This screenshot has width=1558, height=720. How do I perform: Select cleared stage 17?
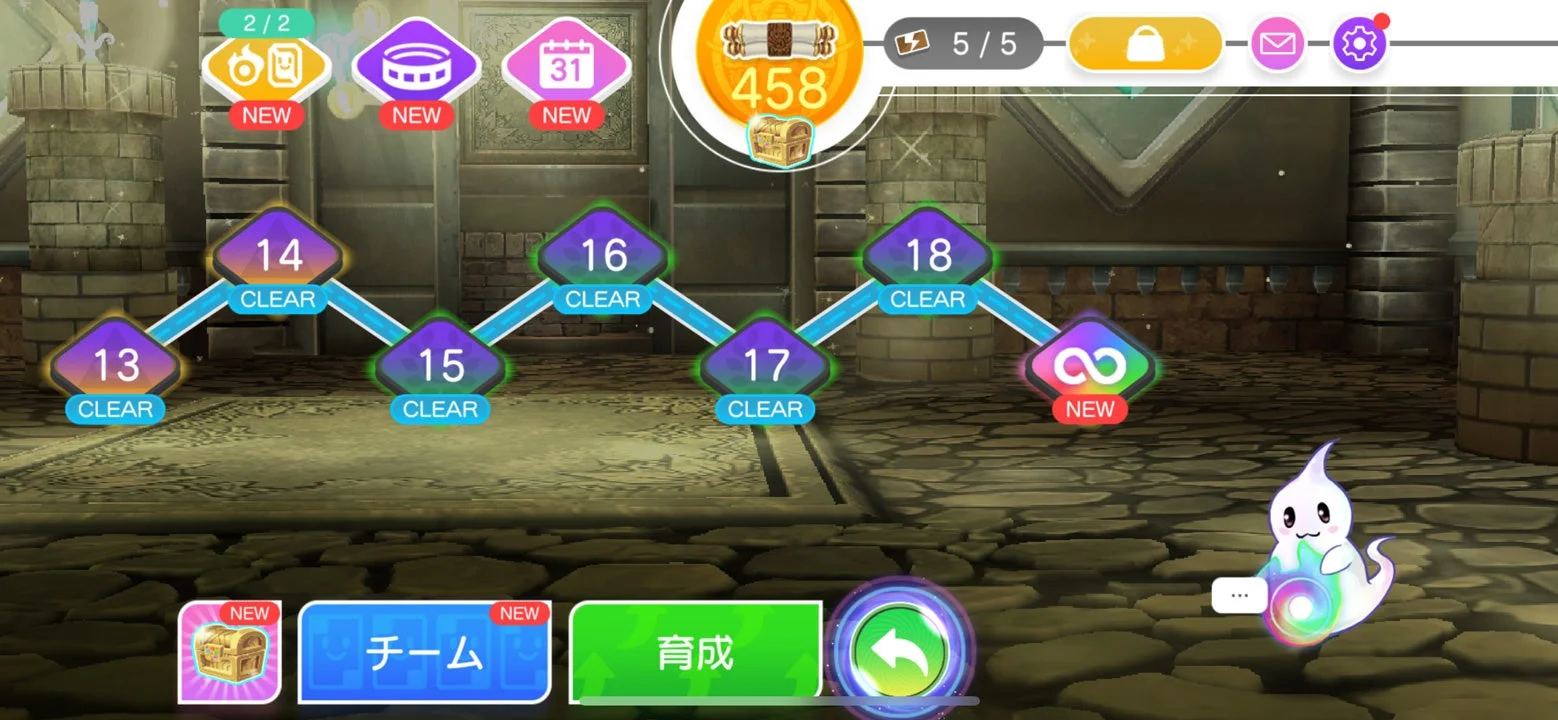click(x=764, y=366)
